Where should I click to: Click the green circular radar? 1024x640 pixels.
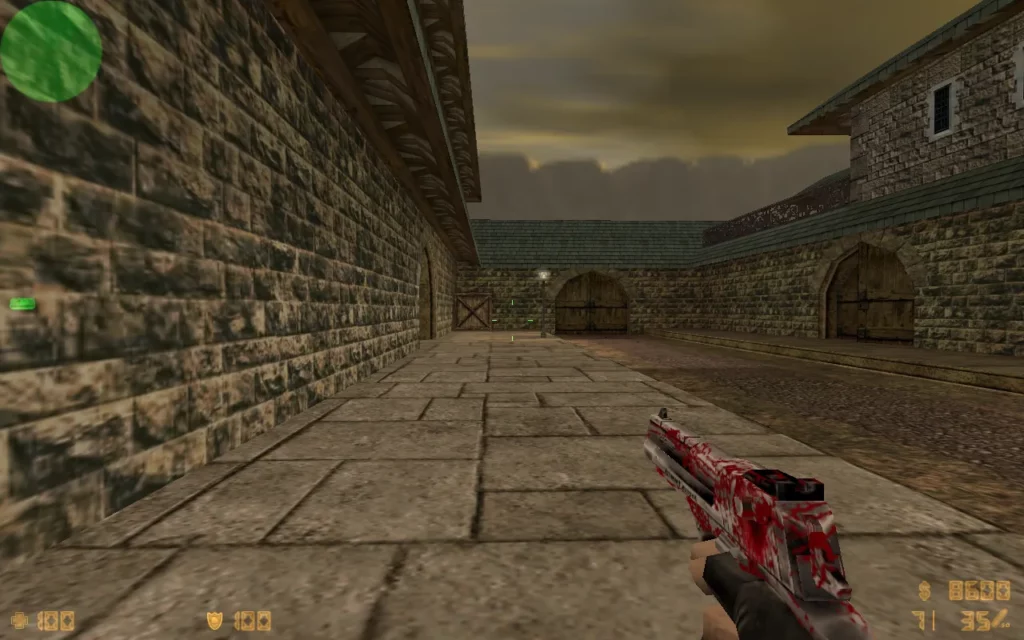51,51
